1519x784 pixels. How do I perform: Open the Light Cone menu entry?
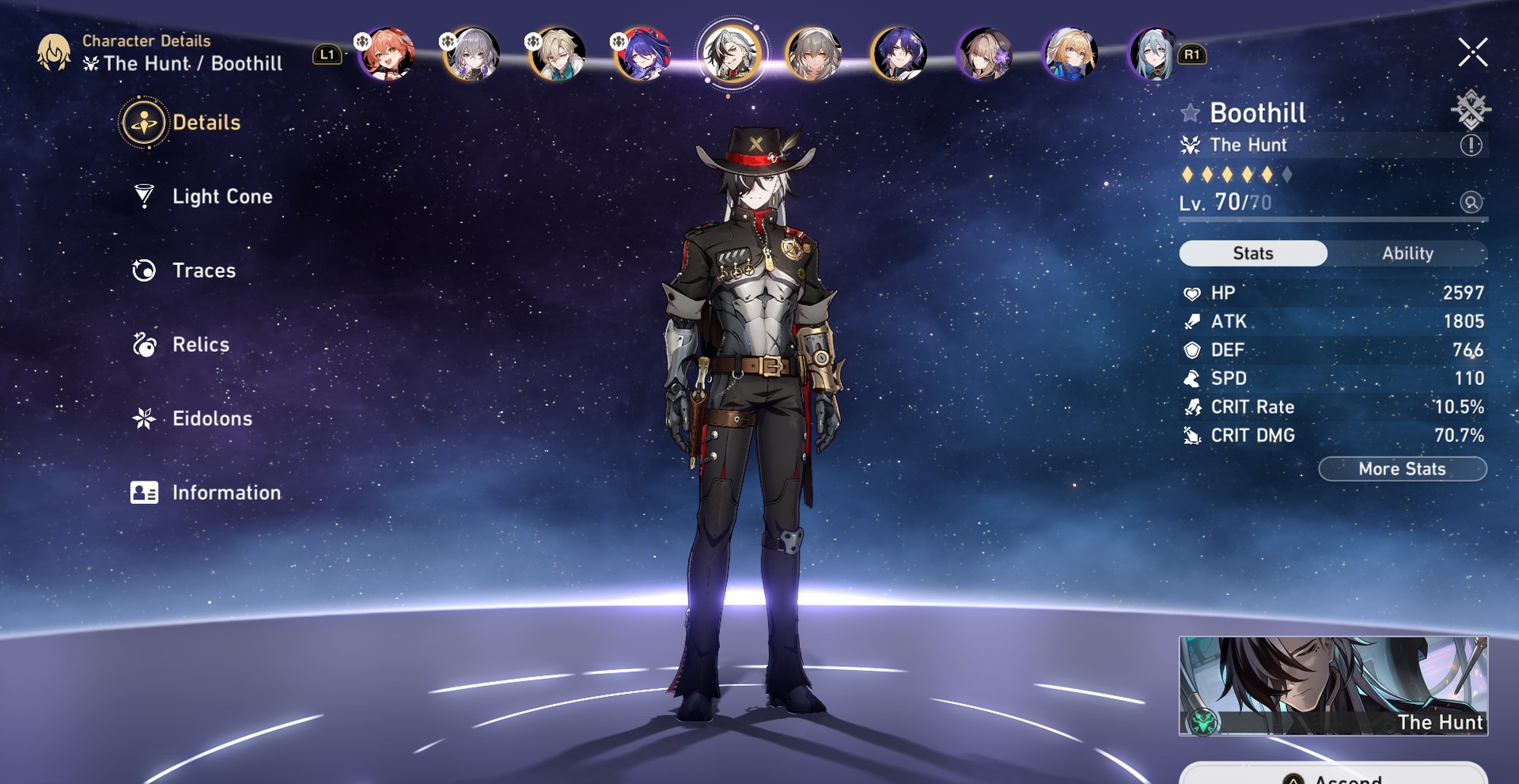point(222,196)
